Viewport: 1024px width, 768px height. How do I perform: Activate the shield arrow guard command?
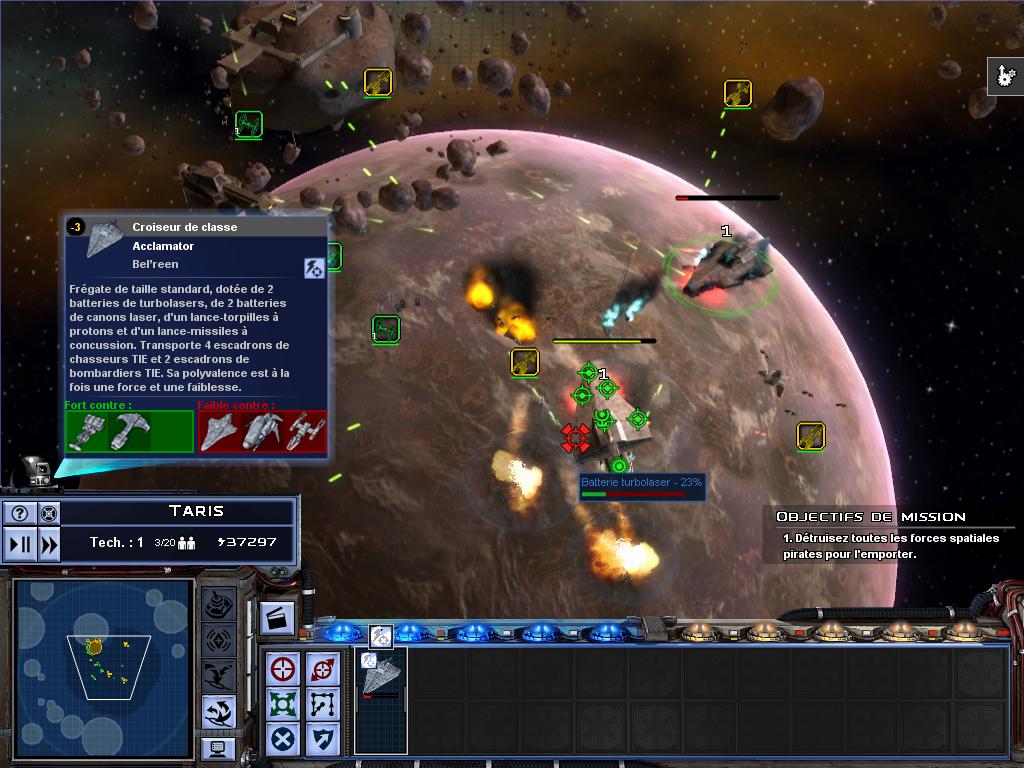321,739
